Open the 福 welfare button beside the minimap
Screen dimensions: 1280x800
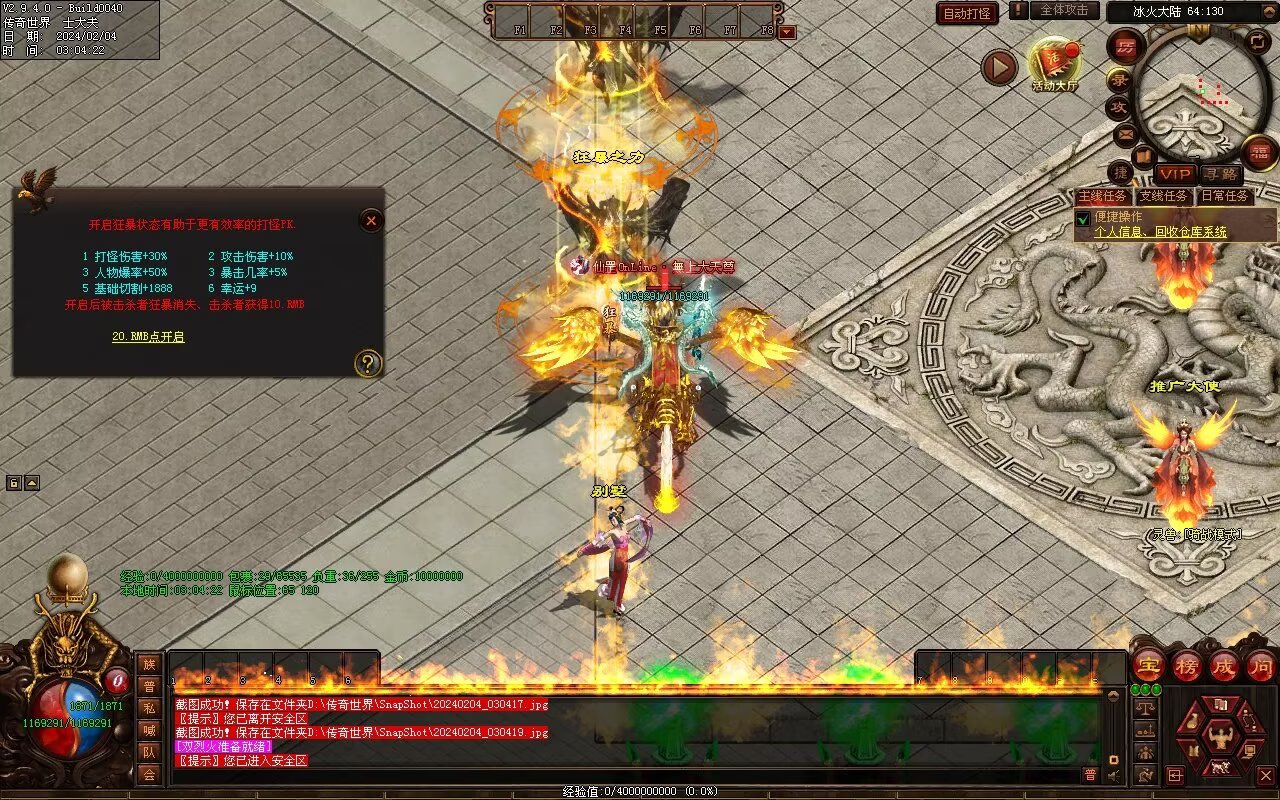pyautogui.click(x=1260, y=152)
